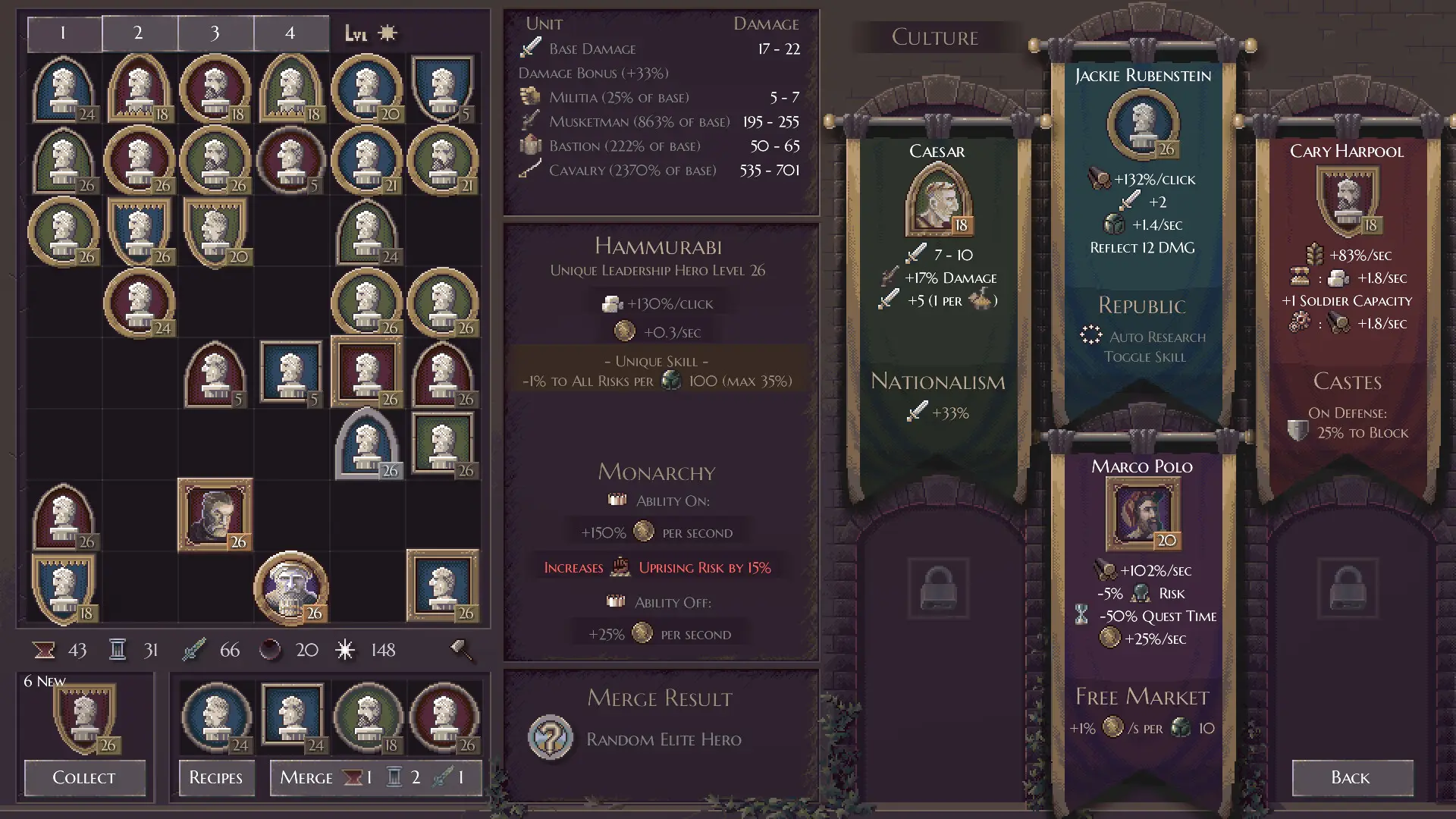
Task: Select the Marco Polo hero portrait
Action: 1143,514
